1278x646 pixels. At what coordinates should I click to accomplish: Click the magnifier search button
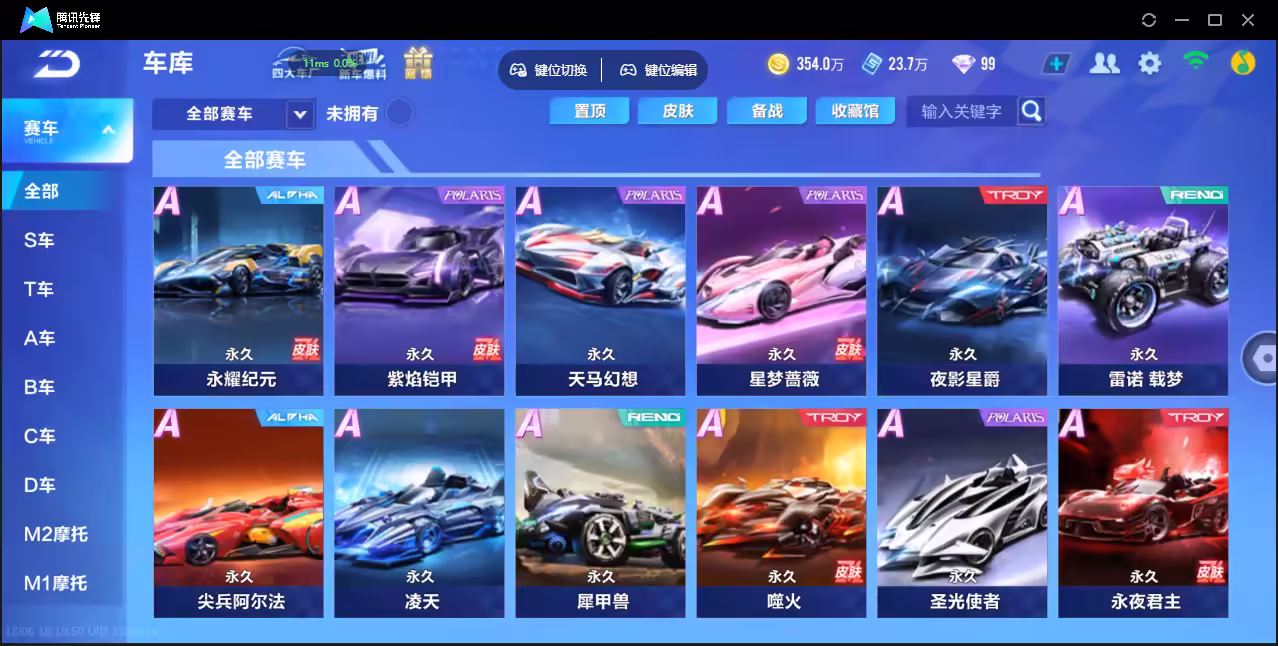tap(1032, 111)
